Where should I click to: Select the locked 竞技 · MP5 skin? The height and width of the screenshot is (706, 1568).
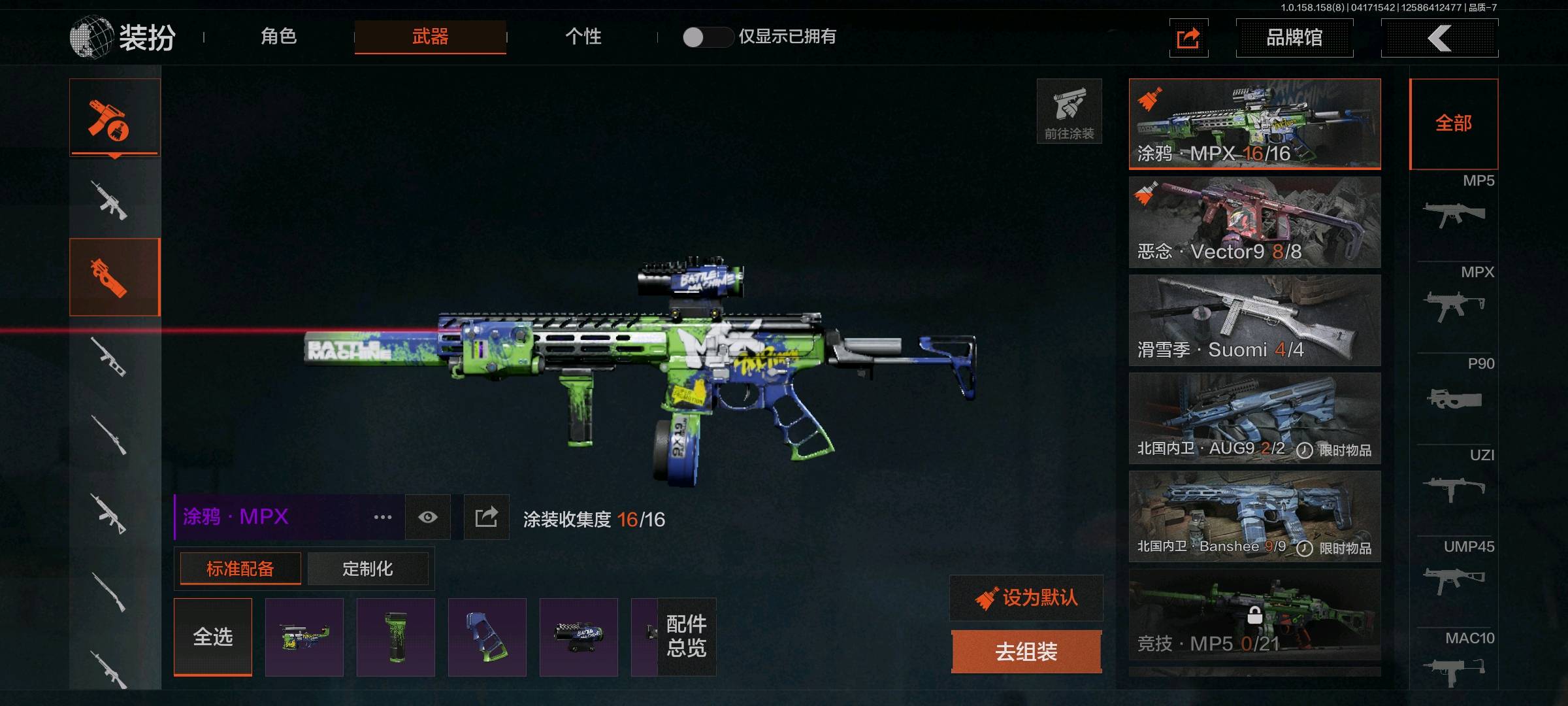(1254, 614)
